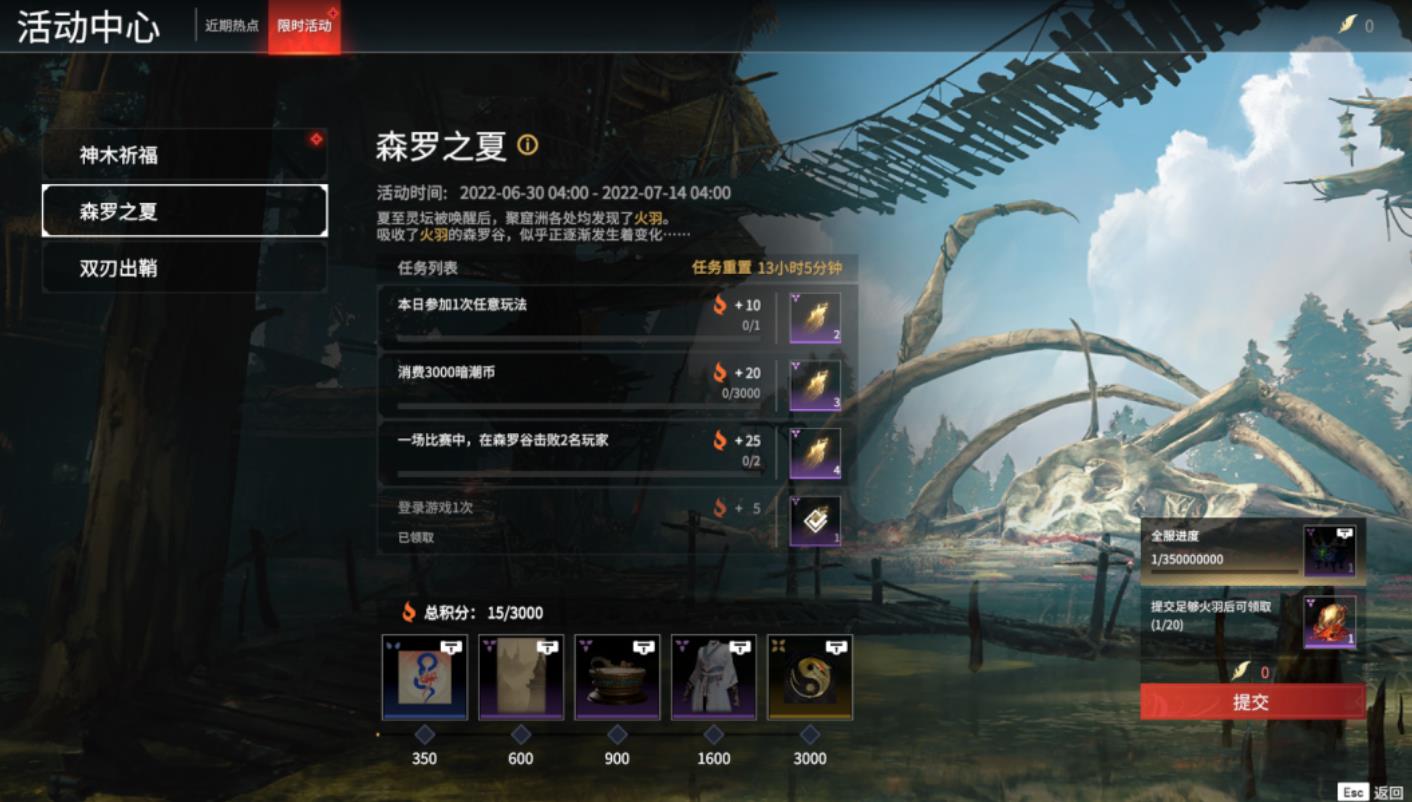The height and width of the screenshot is (802, 1412).
Task: View the 900-point cauldron reward
Action: [x=617, y=677]
